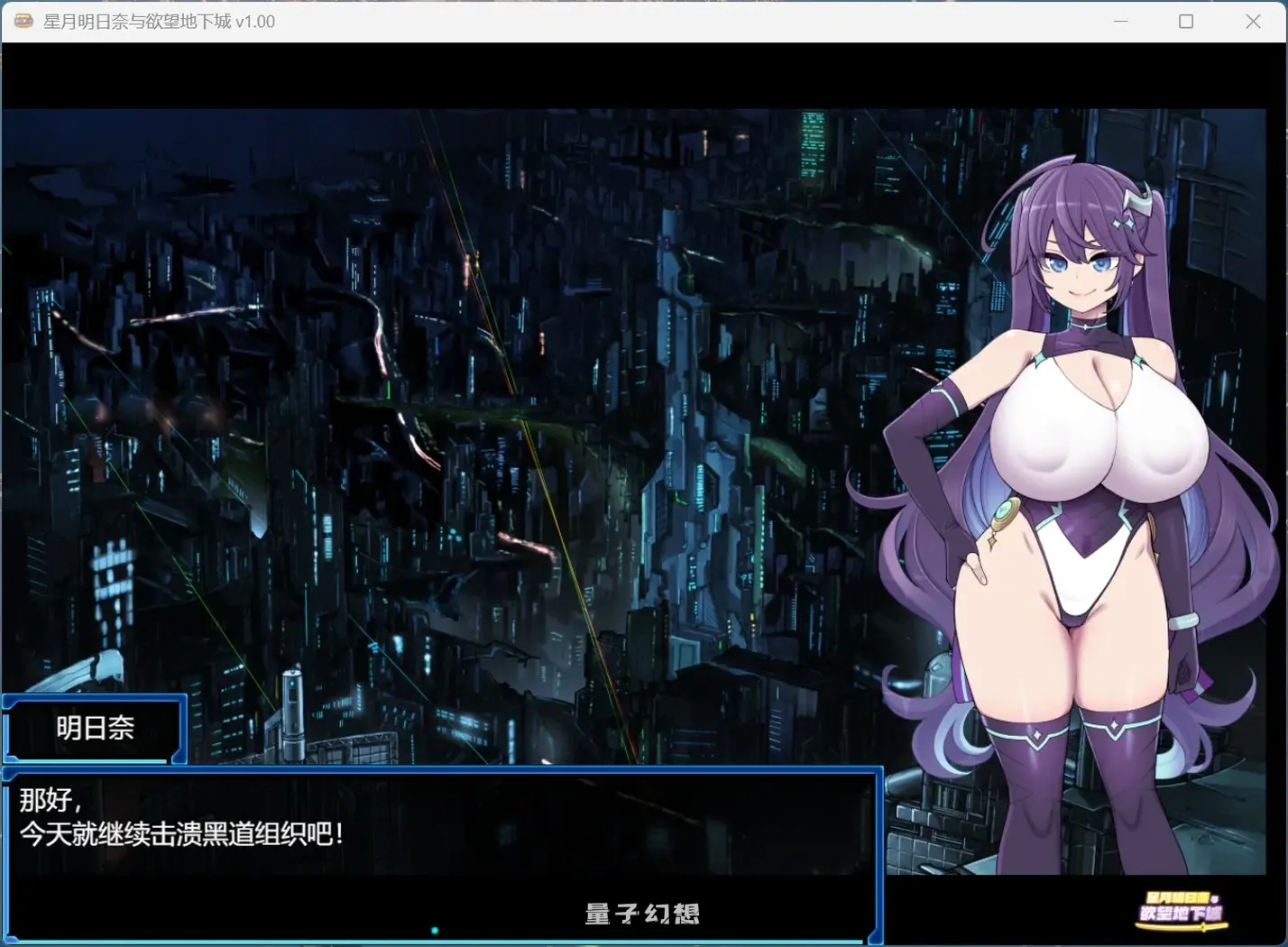
Task: Click the cityscape background above the dialogue box
Action: 361,451
